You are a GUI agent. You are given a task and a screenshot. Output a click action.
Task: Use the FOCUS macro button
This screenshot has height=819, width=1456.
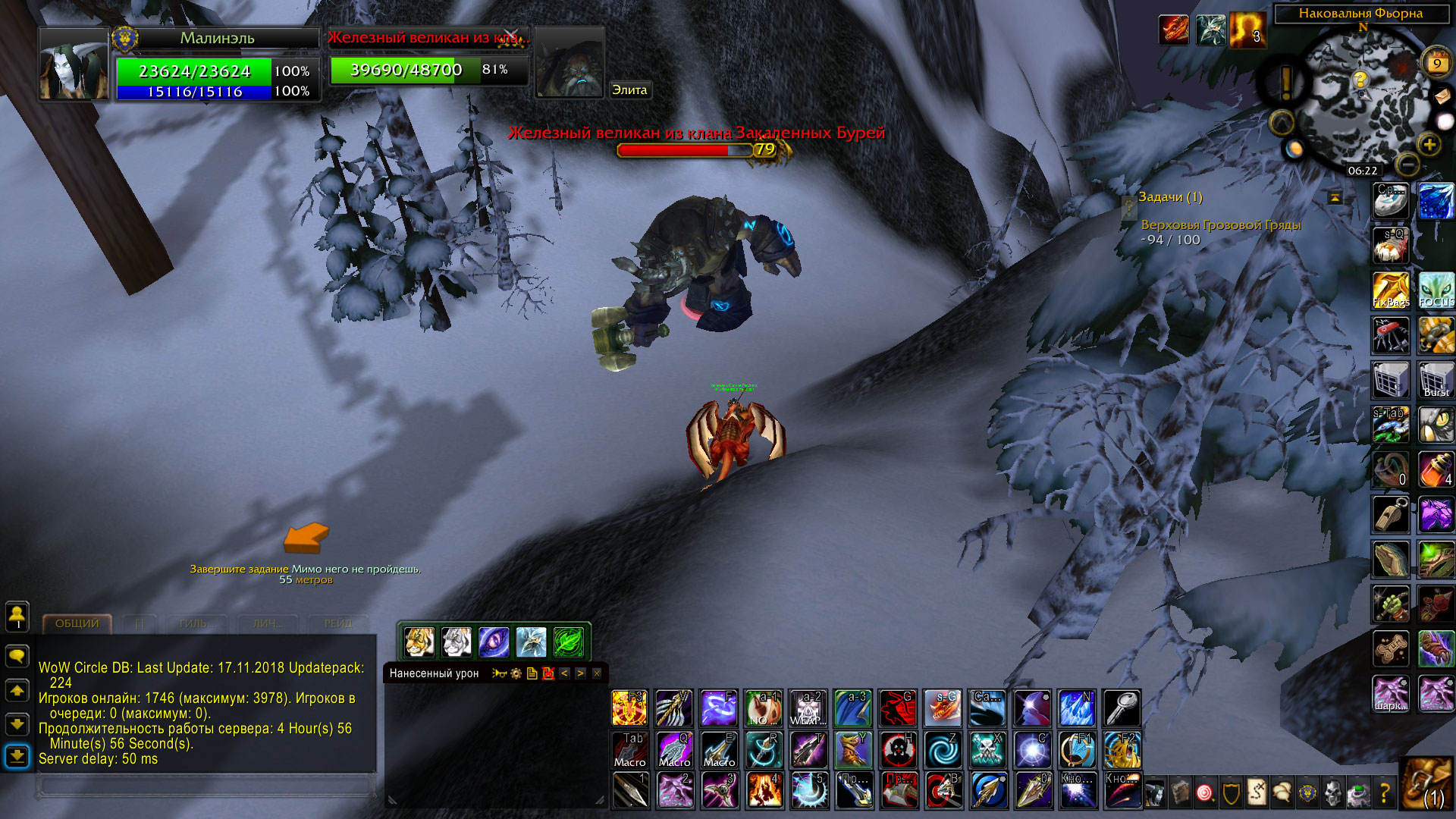tap(1436, 290)
